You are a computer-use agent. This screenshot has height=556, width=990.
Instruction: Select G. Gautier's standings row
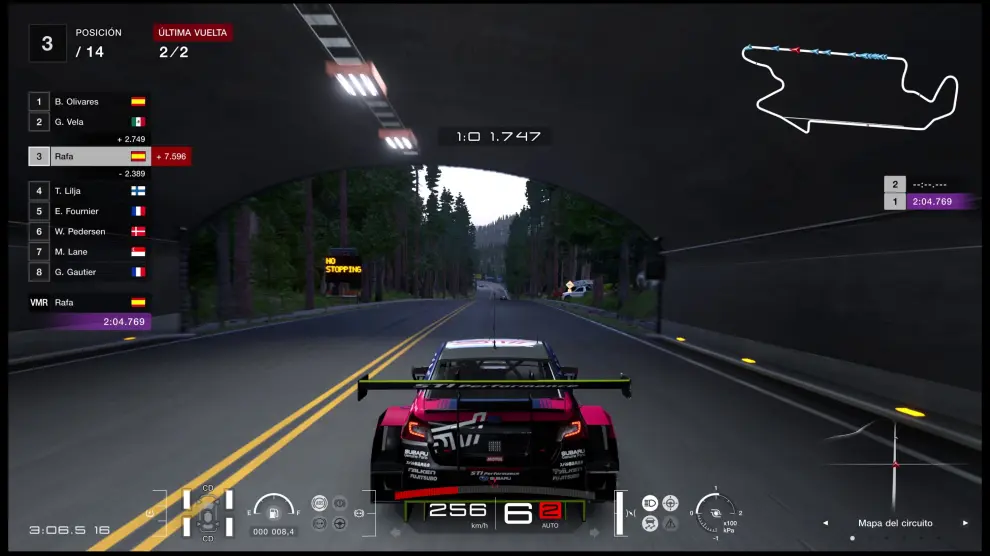click(90, 271)
